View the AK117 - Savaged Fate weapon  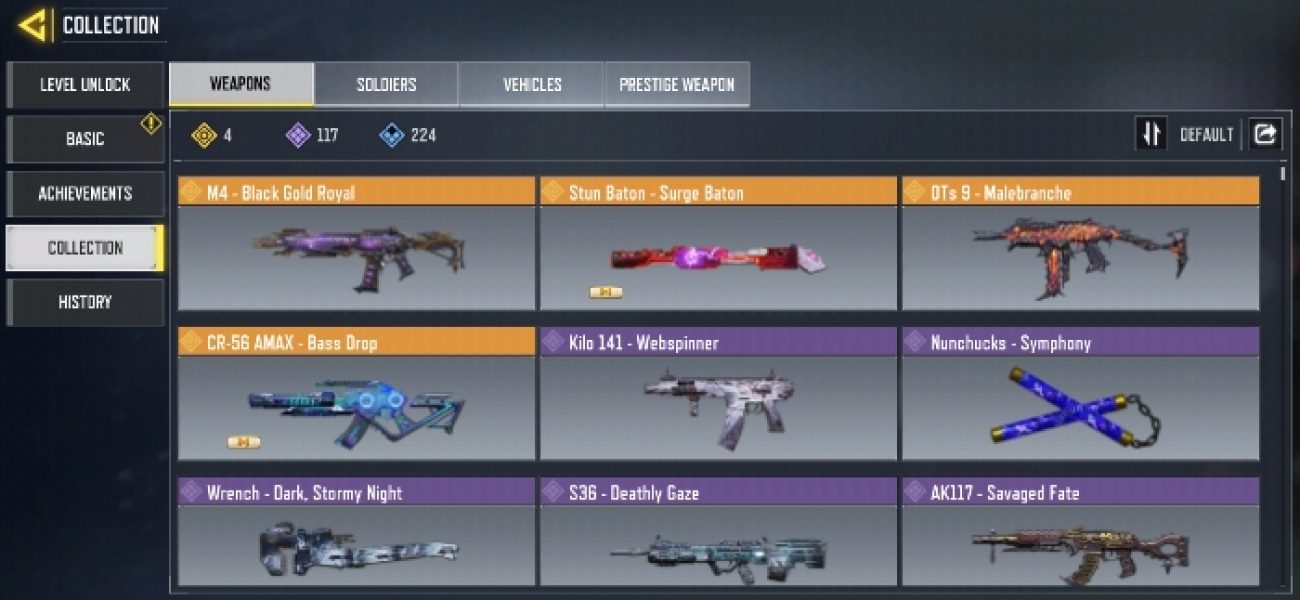click(x=1080, y=532)
